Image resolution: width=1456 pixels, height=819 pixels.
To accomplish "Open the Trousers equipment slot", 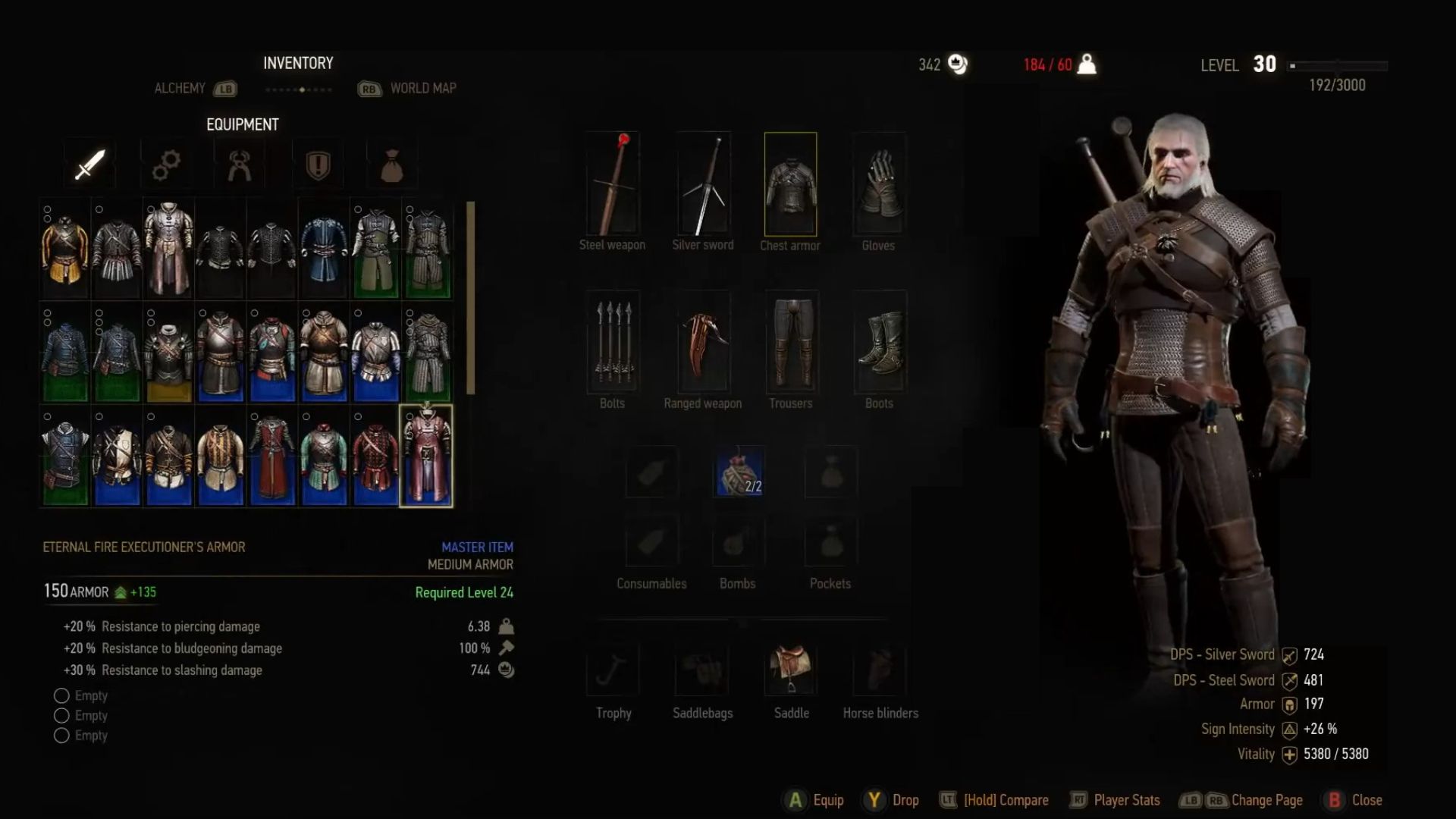I will click(x=790, y=343).
